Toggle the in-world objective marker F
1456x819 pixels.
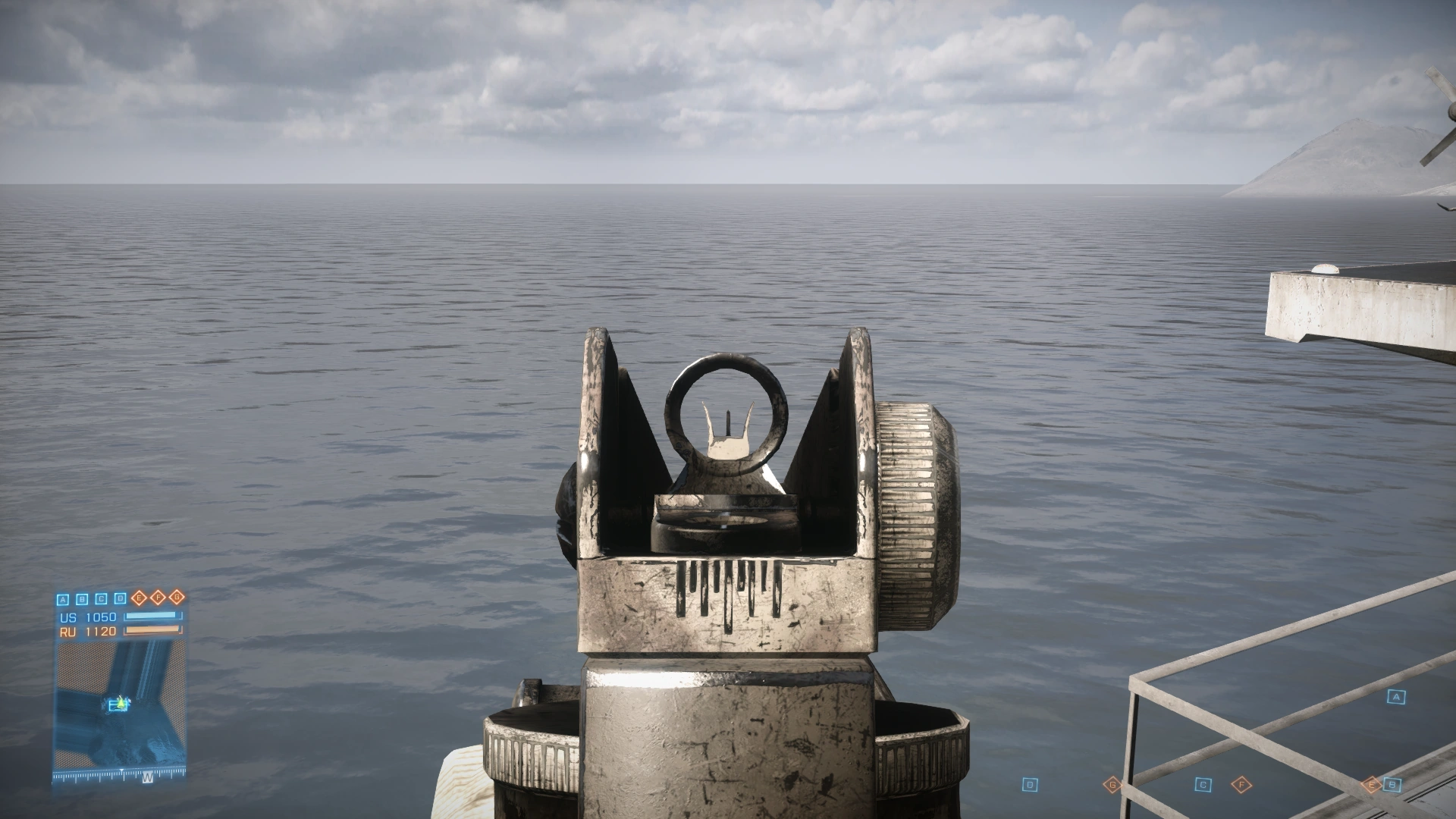[1242, 784]
